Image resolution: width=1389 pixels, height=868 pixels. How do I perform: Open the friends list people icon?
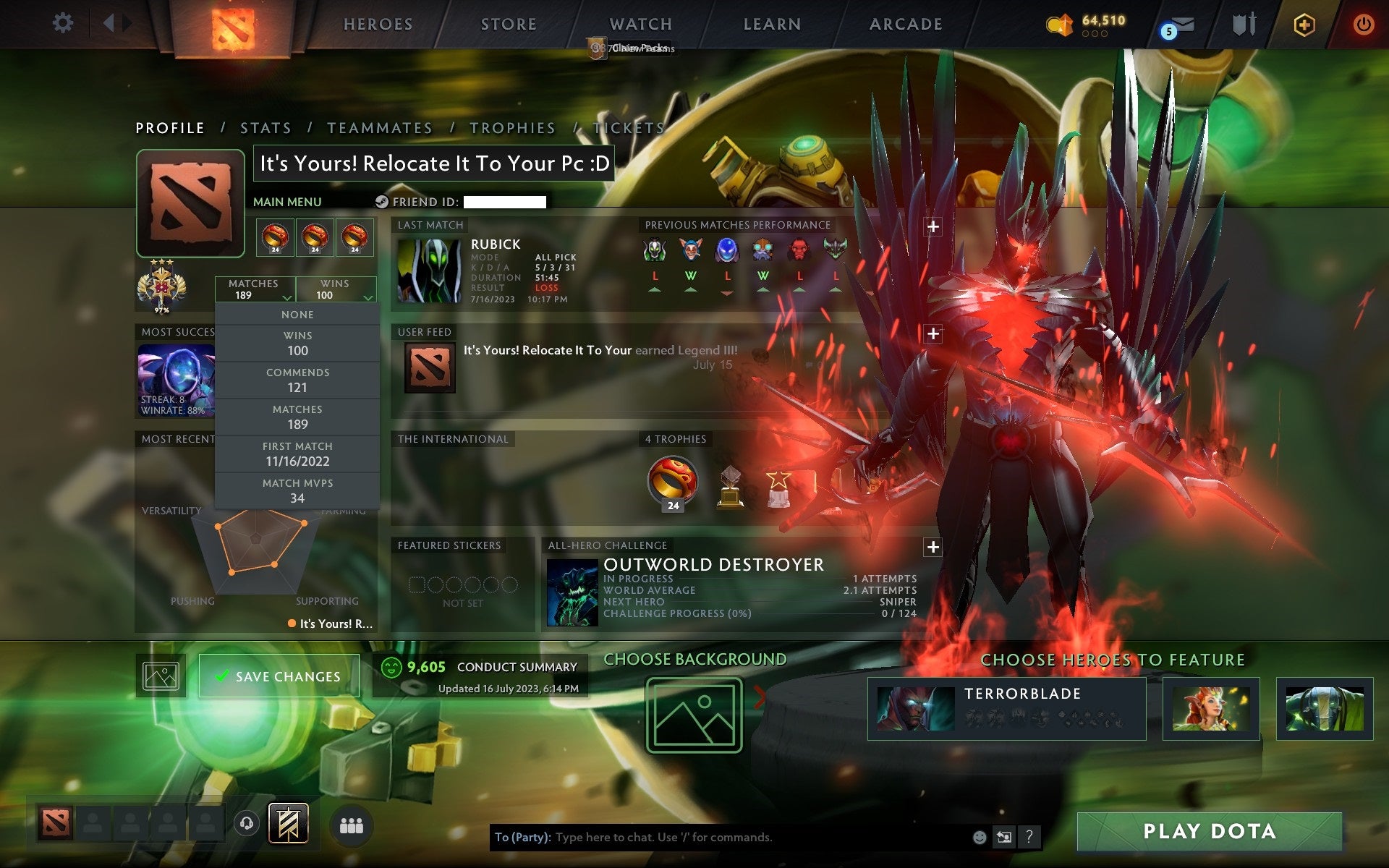tap(350, 823)
